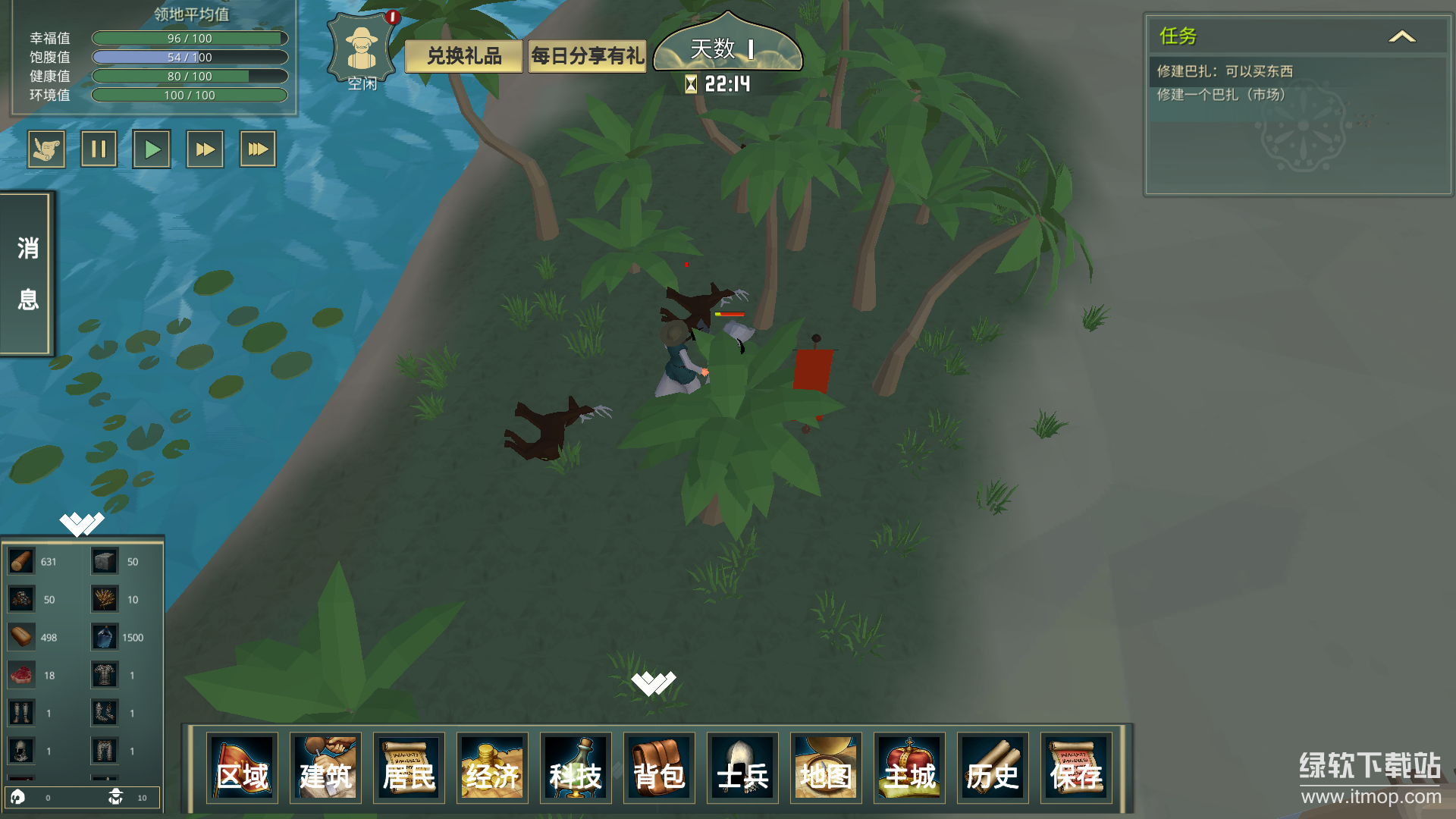Expand the 消息 messages side tab
The height and width of the screenshot is (819, 1456).
click(27, 274)
